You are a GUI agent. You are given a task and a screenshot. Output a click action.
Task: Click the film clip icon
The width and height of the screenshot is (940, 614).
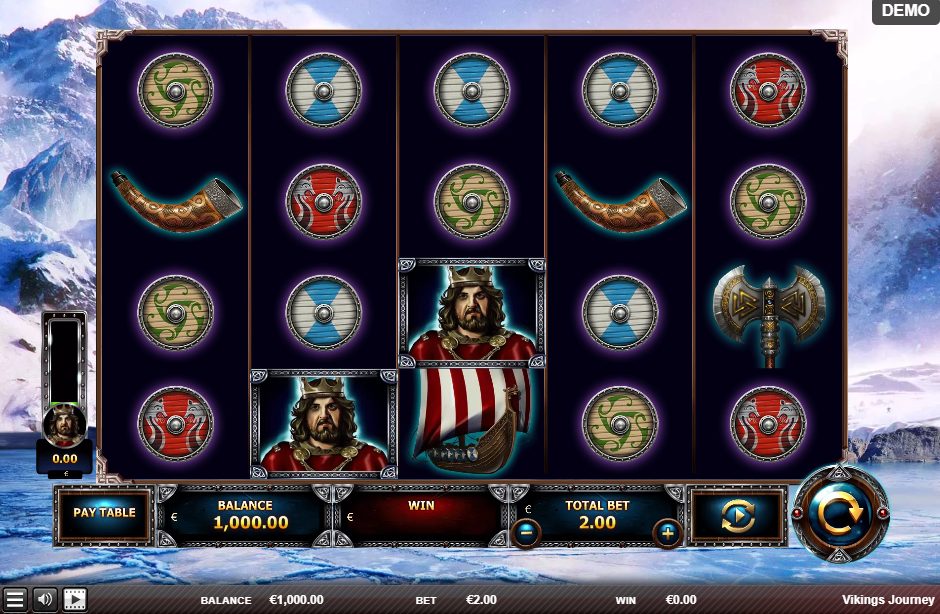coord(75,599)
